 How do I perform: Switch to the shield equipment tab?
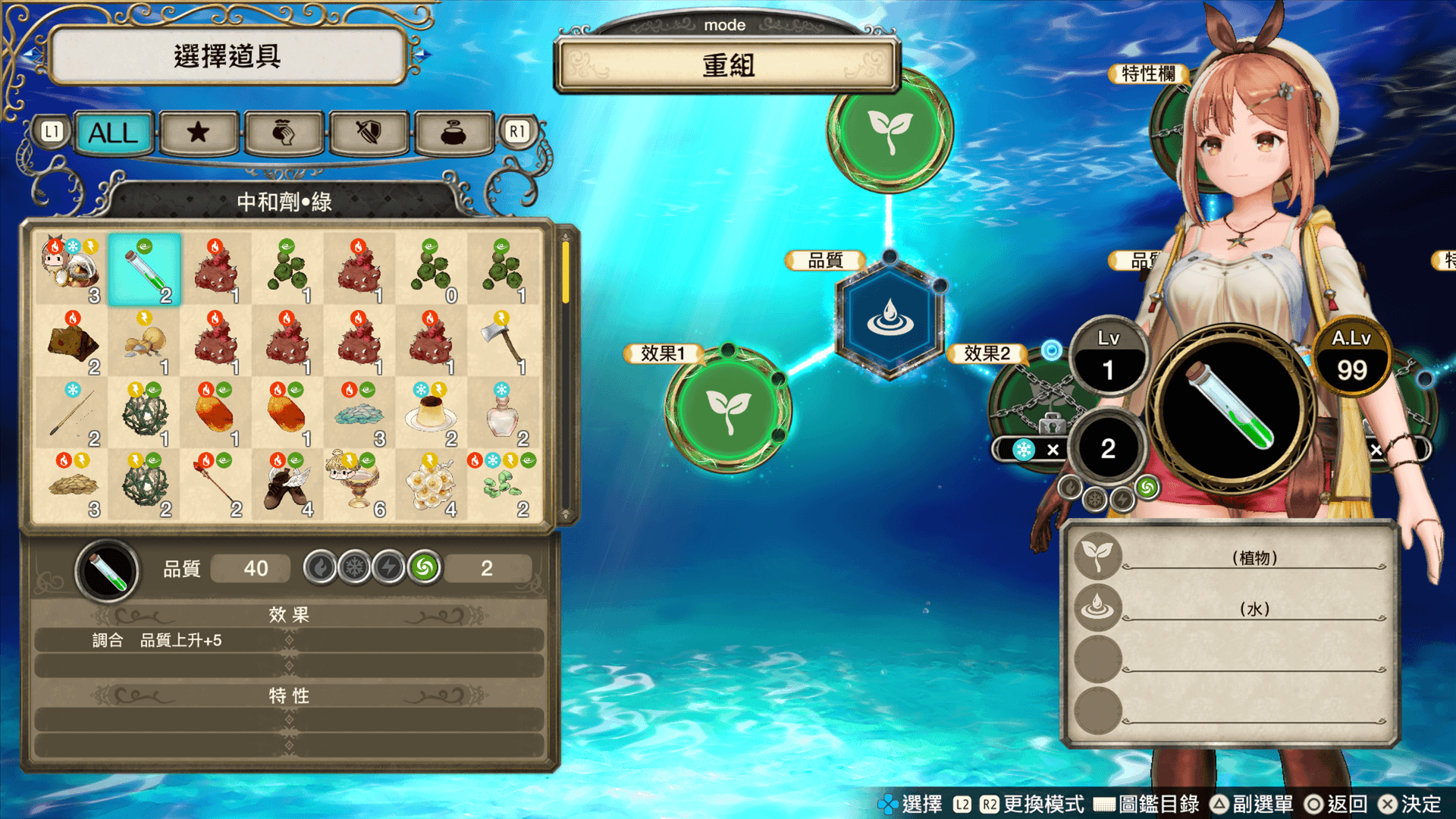(x=369, y=133)
